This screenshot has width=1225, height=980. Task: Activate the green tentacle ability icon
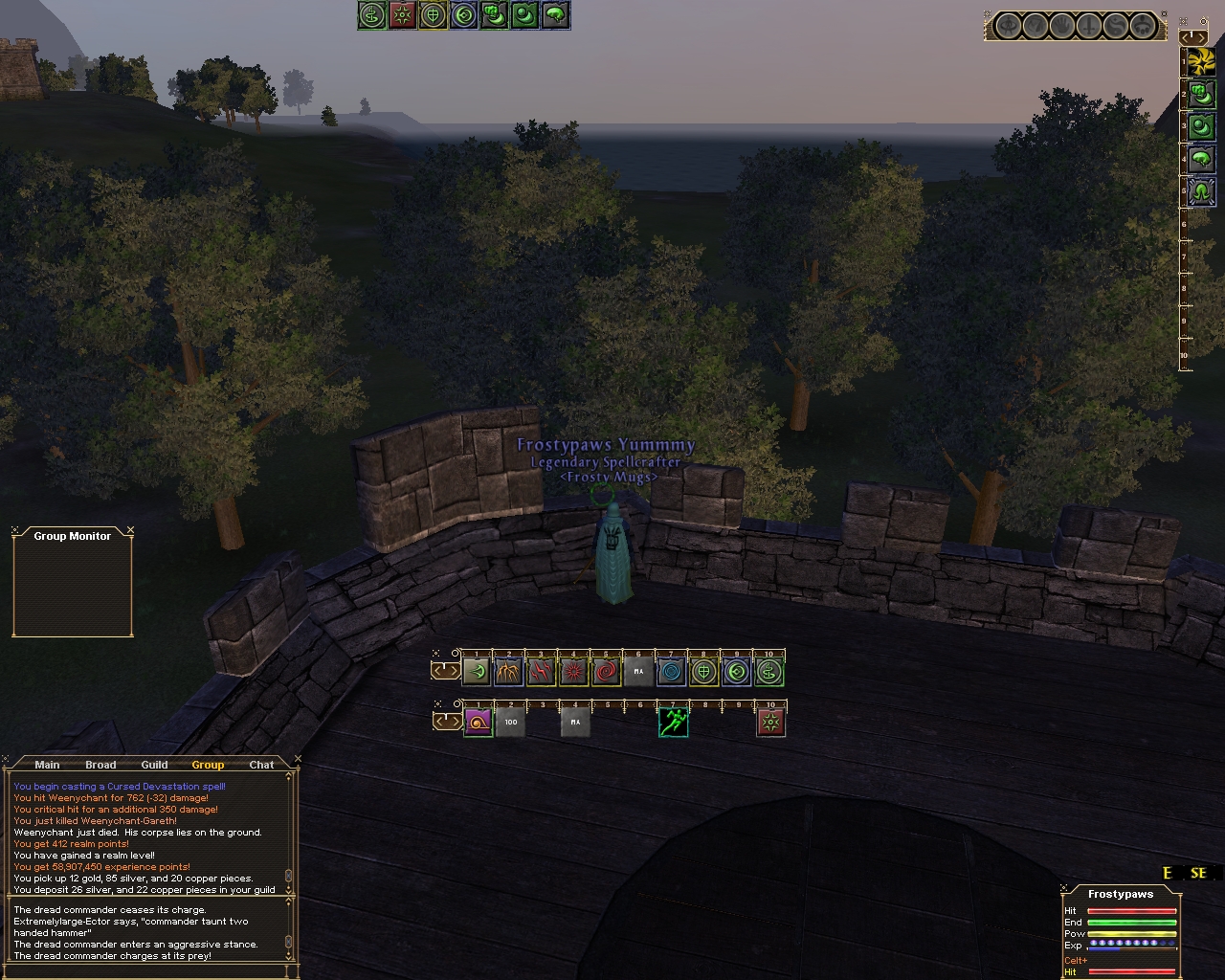(1201, 189)
